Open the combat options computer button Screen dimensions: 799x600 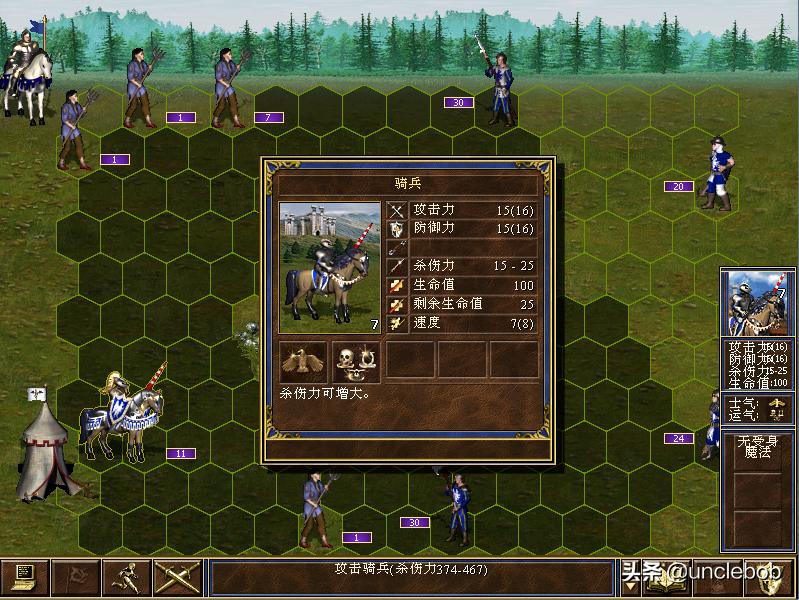point(24,577)
